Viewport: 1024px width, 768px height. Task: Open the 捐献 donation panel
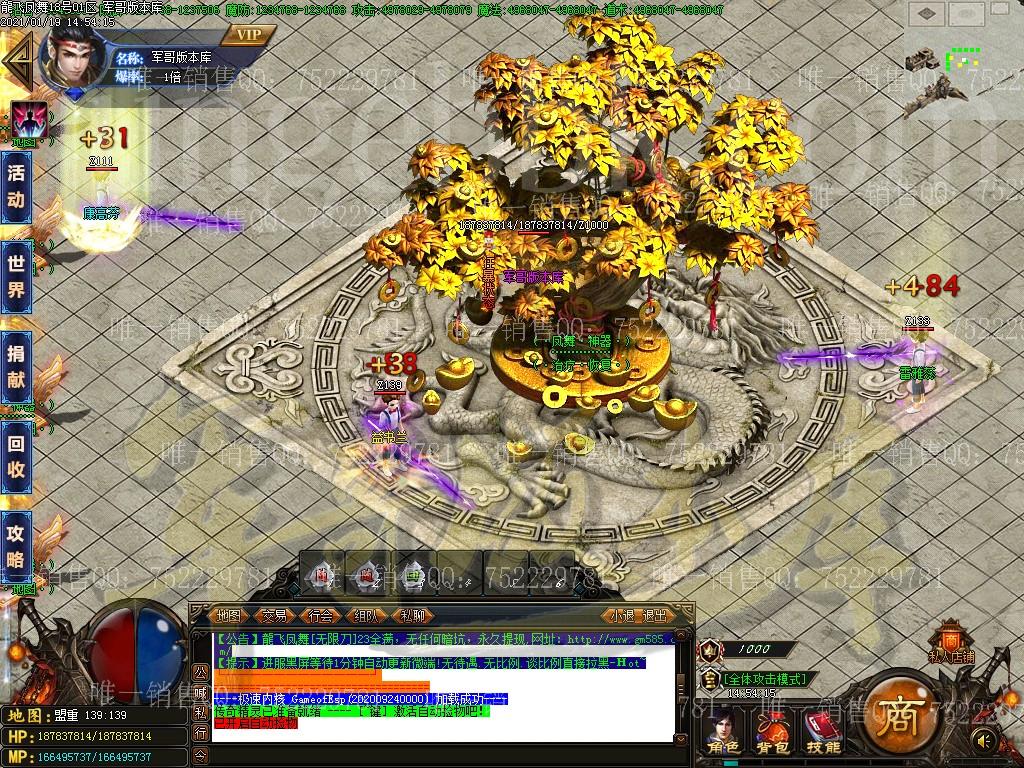(16, 367)
